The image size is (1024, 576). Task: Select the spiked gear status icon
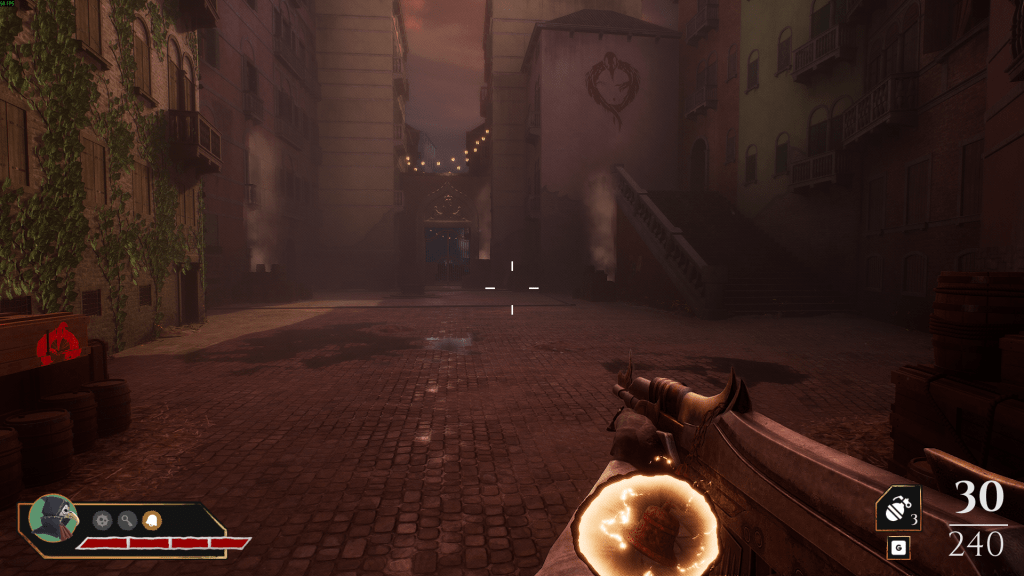point(102,520)
